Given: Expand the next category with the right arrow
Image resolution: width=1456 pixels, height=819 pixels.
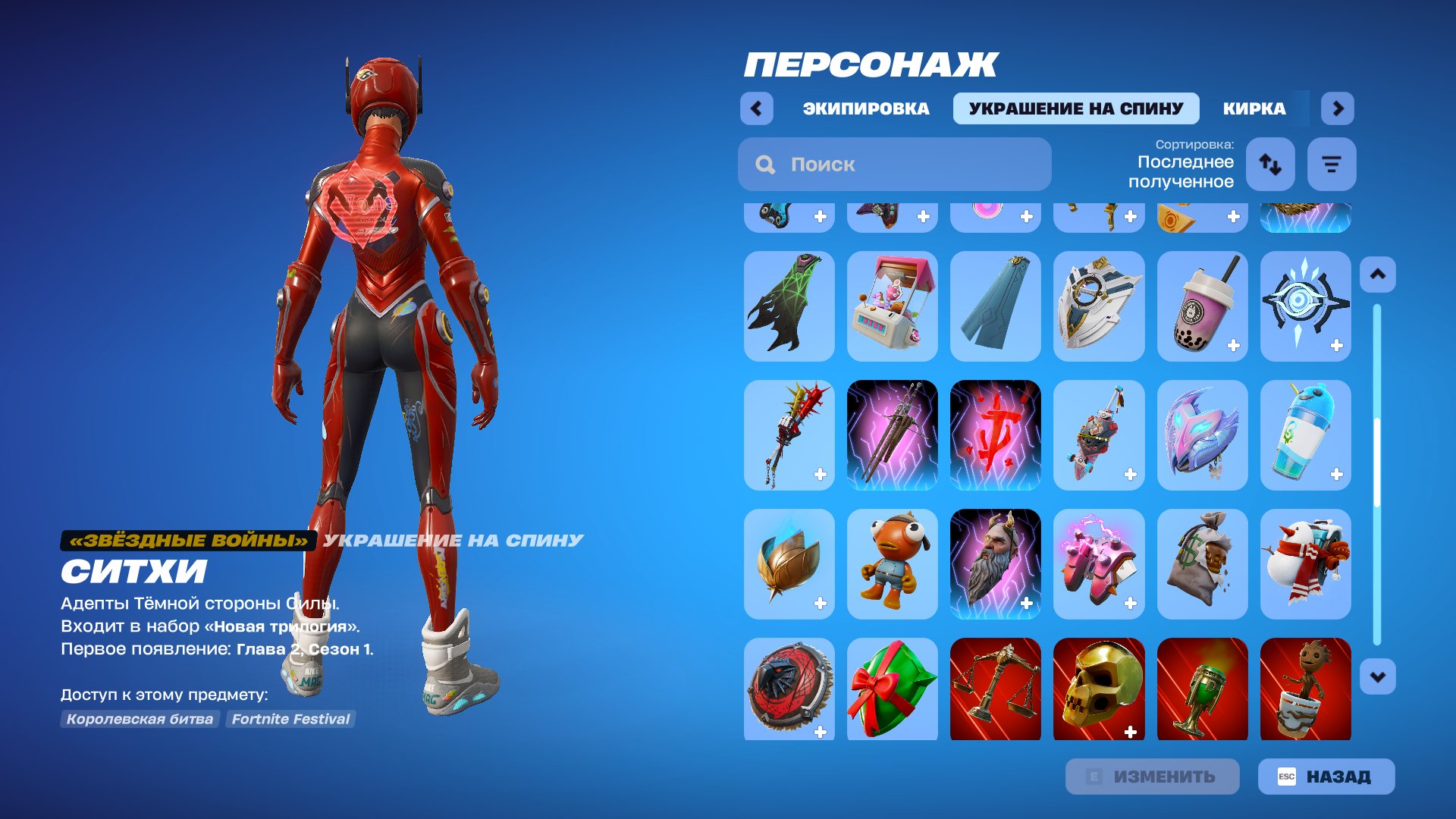Looking at the screenshot, I should 1337,108.
